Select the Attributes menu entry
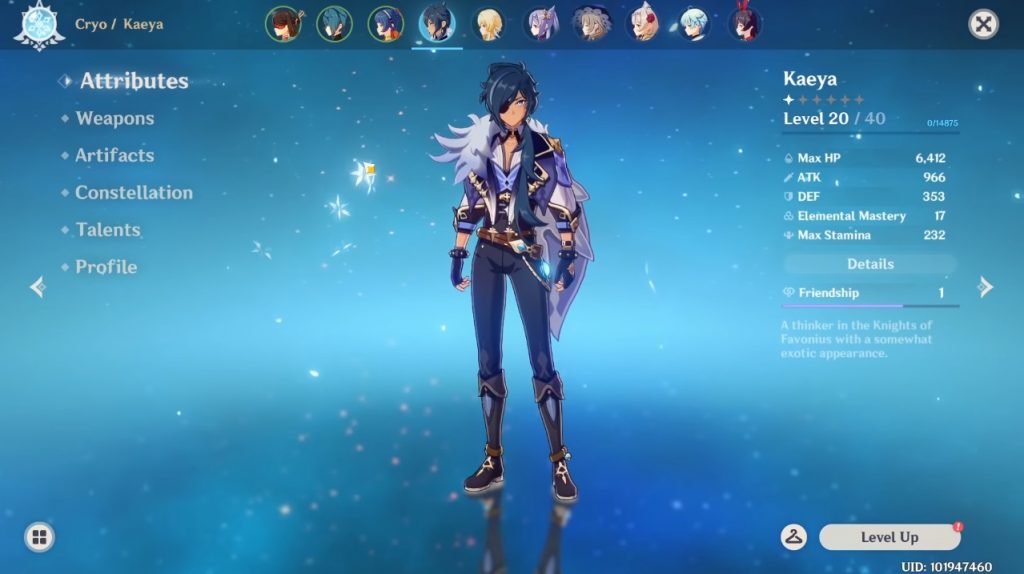The height and width of the screenshot is (574, 1024). 134,82
